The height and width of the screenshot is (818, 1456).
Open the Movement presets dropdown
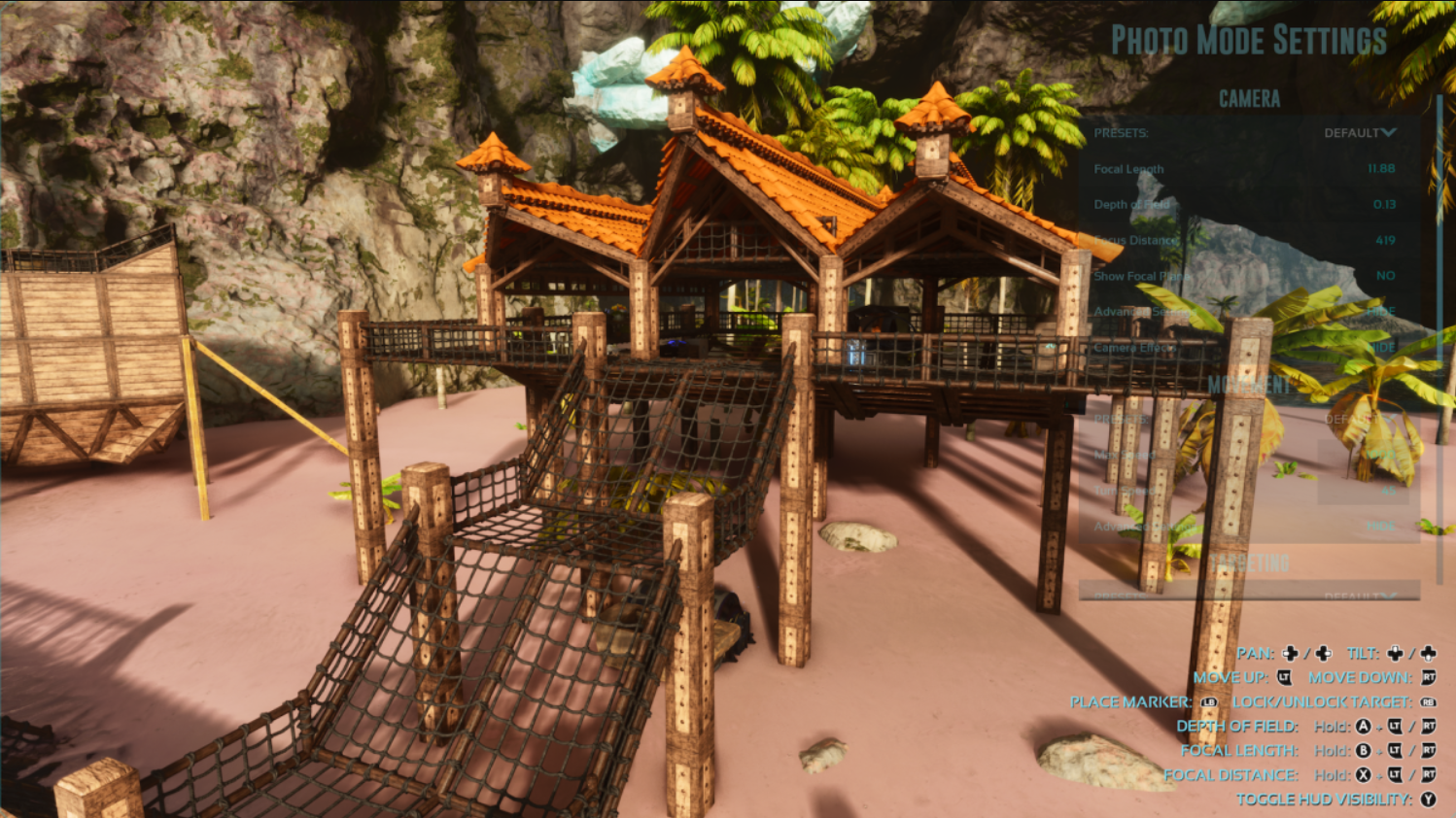[x=1359, y=419]
